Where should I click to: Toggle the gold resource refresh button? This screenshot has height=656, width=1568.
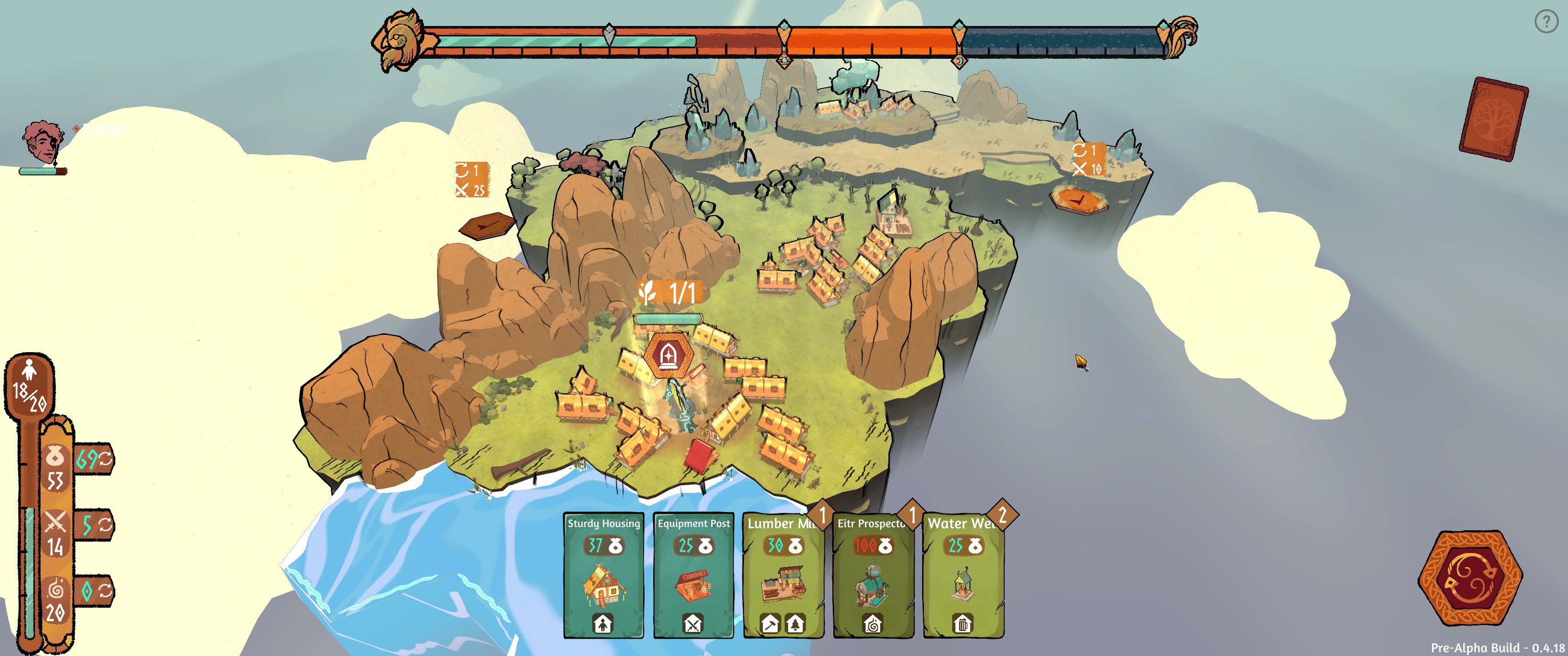pos(105,459)
